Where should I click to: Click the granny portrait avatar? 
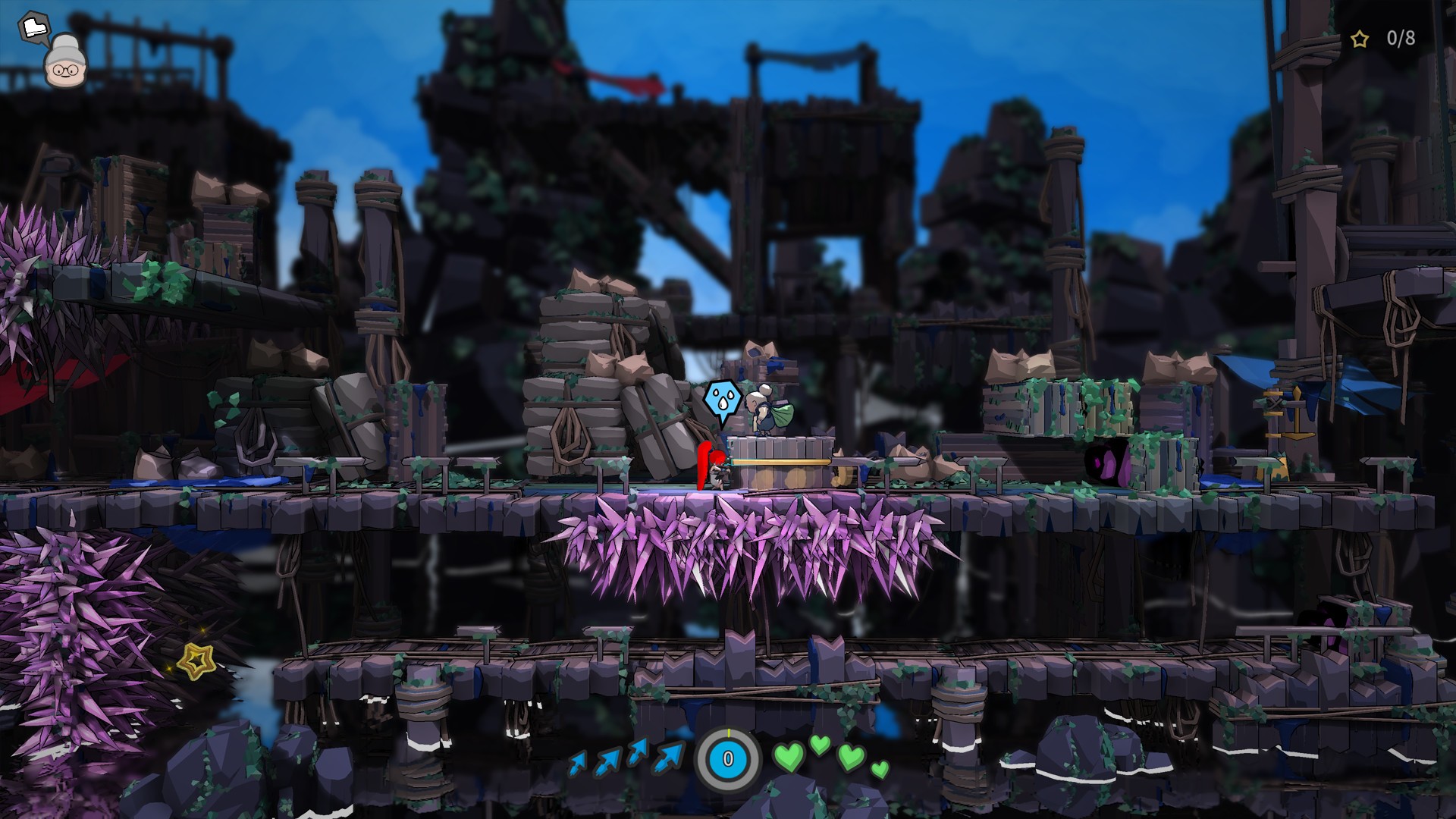tap(66, 70)
